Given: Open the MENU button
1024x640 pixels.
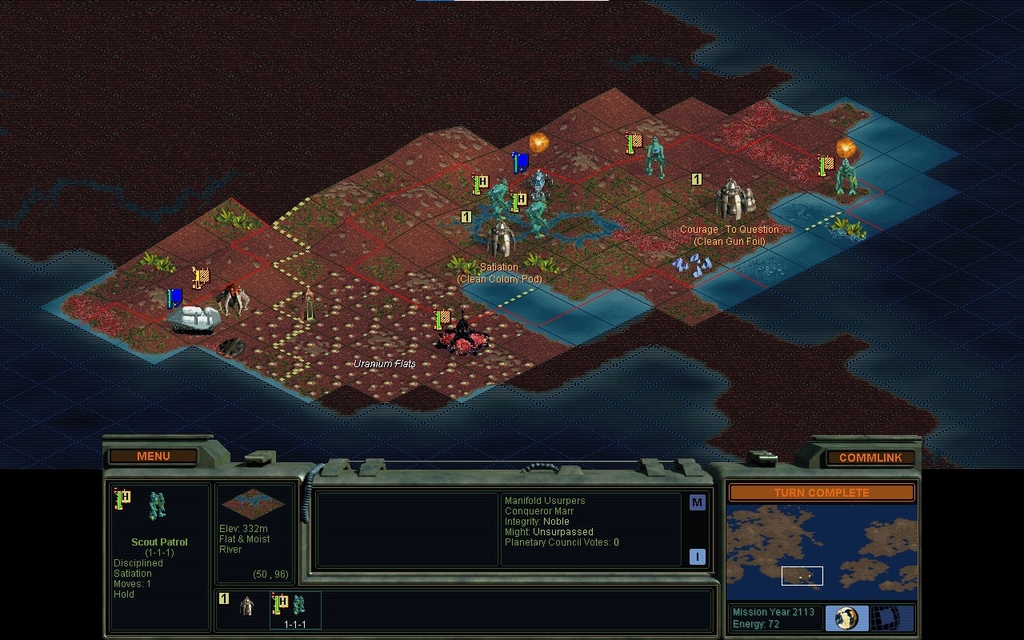Looking at the screenshot, I should [153, 456].
